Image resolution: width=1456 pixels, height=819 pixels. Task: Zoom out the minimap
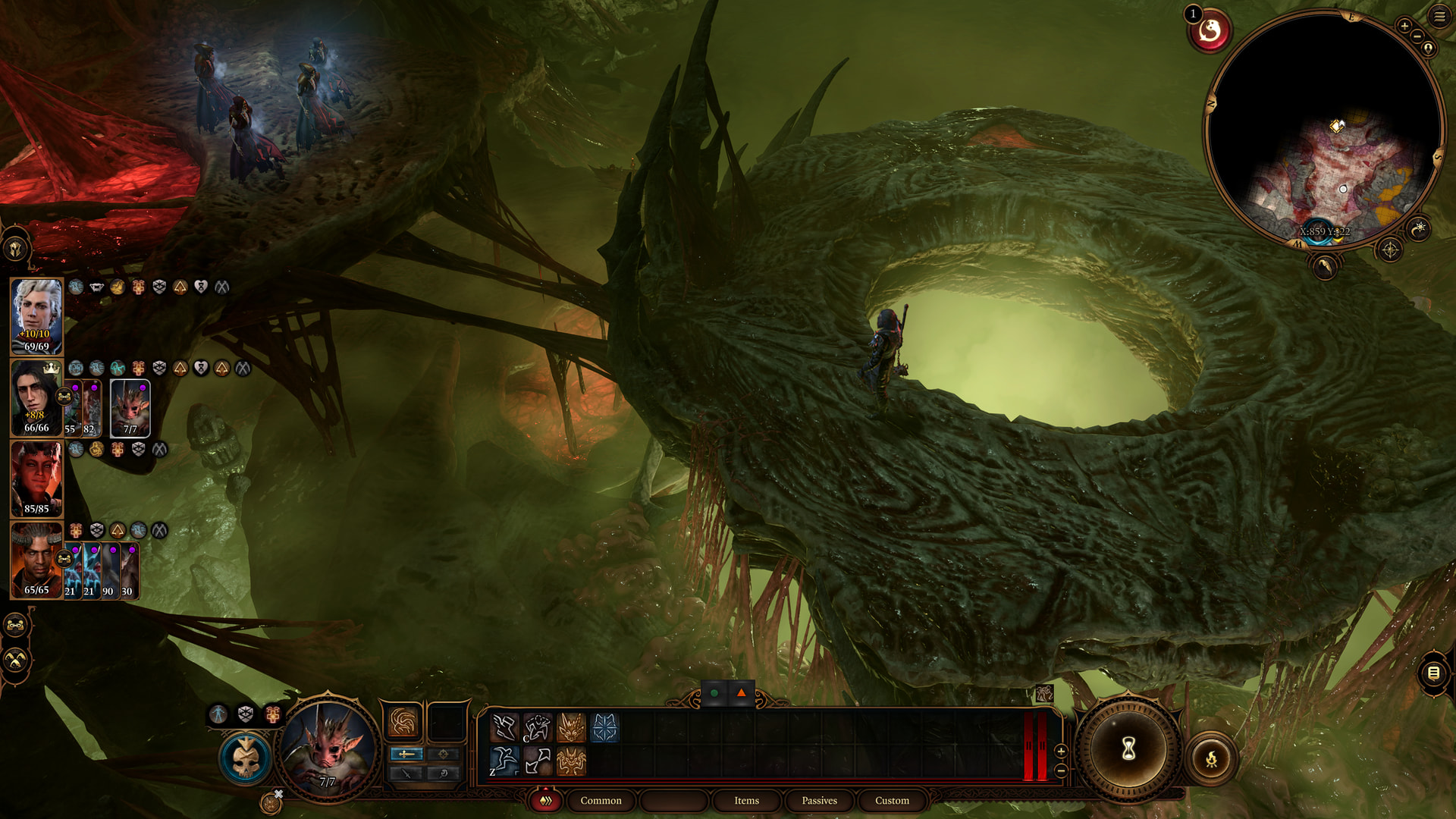pos(1417,36)
